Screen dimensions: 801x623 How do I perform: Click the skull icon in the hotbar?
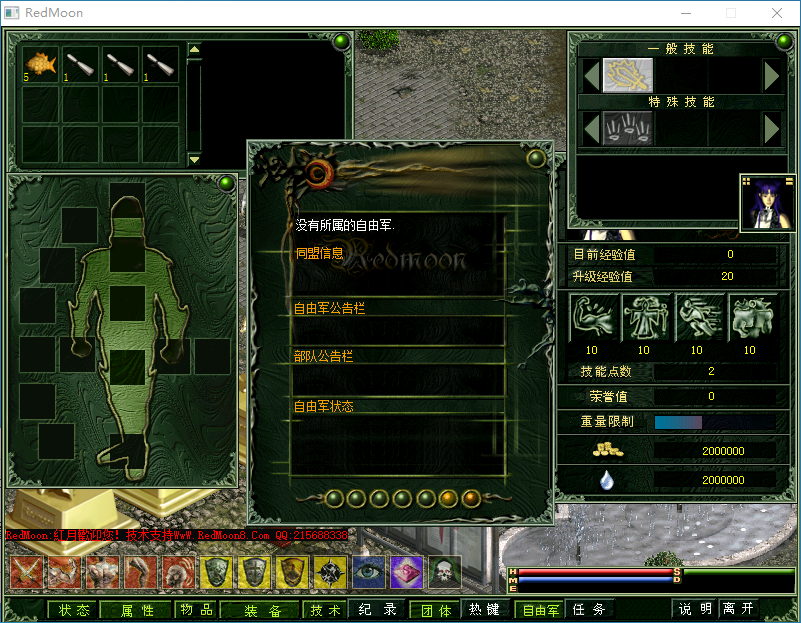(x=444, y=572)
